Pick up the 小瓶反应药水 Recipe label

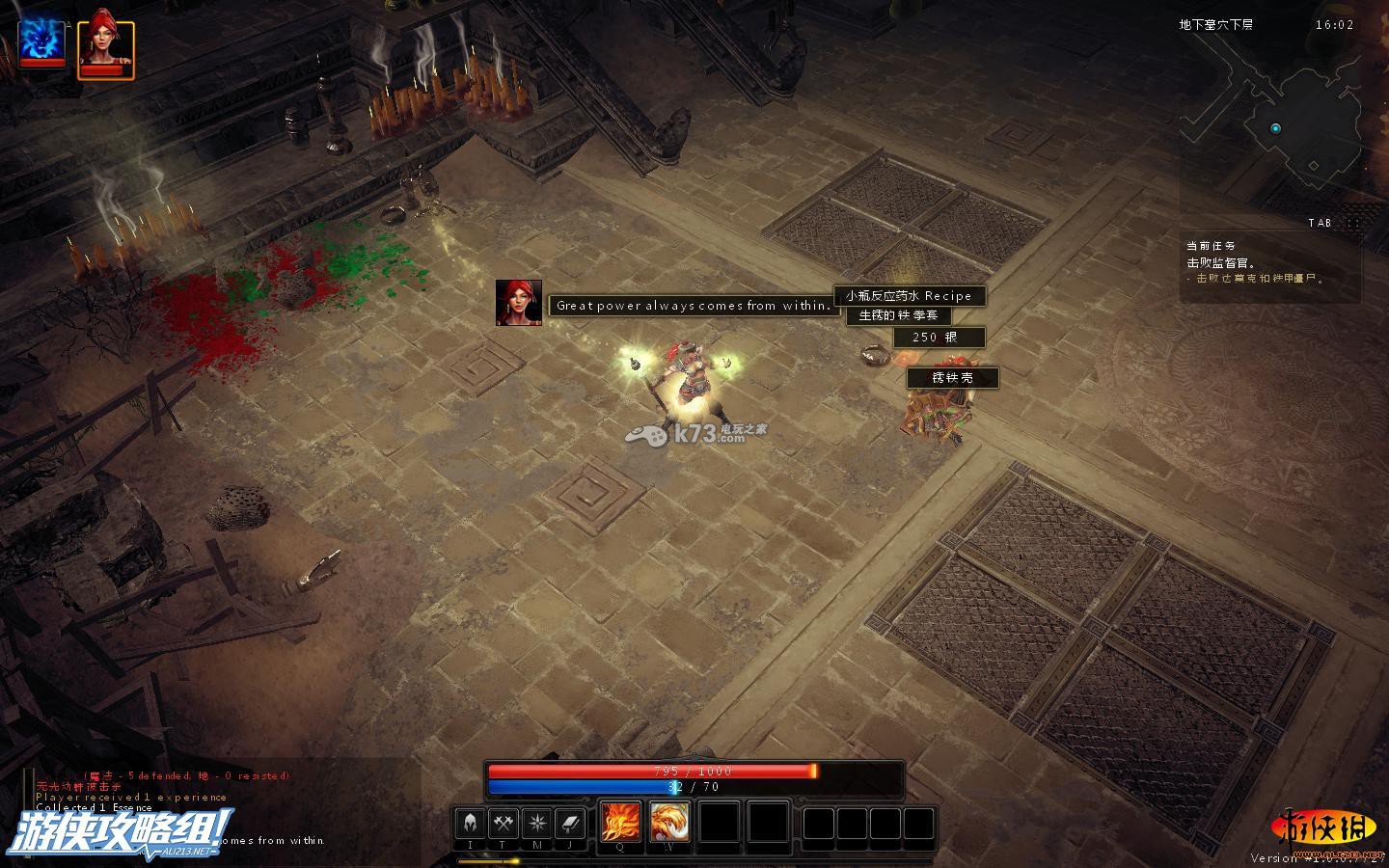click(910, 296)
